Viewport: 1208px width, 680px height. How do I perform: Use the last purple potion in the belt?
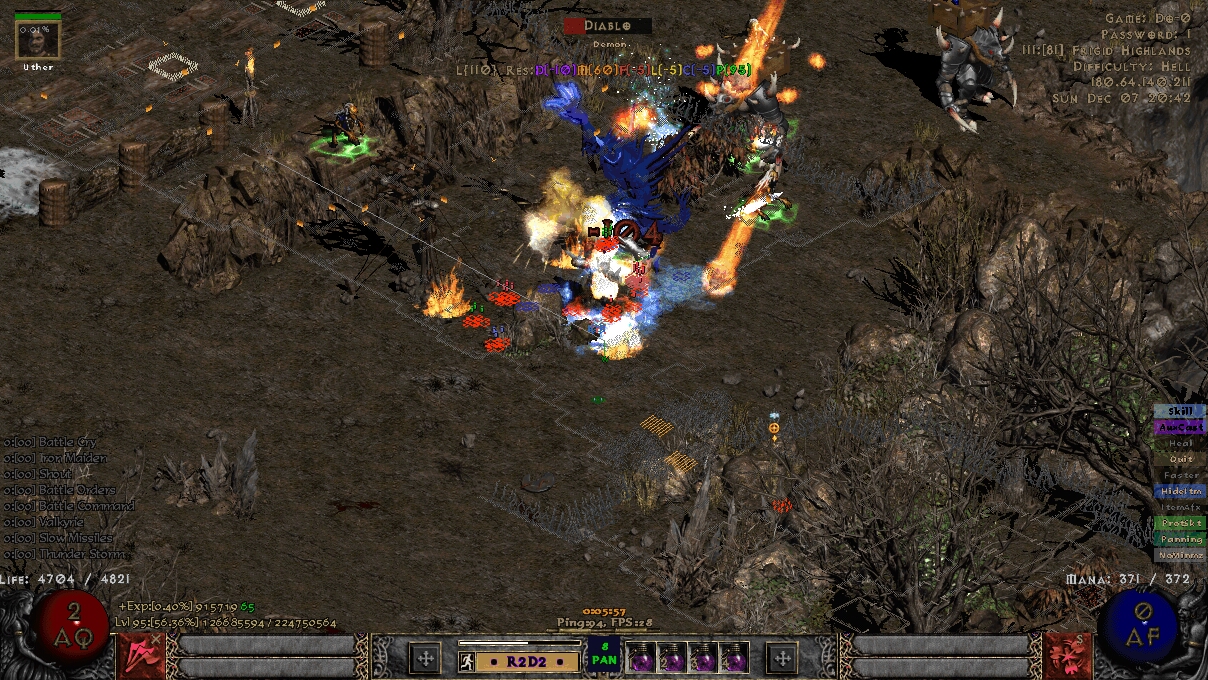pos(734,657)
